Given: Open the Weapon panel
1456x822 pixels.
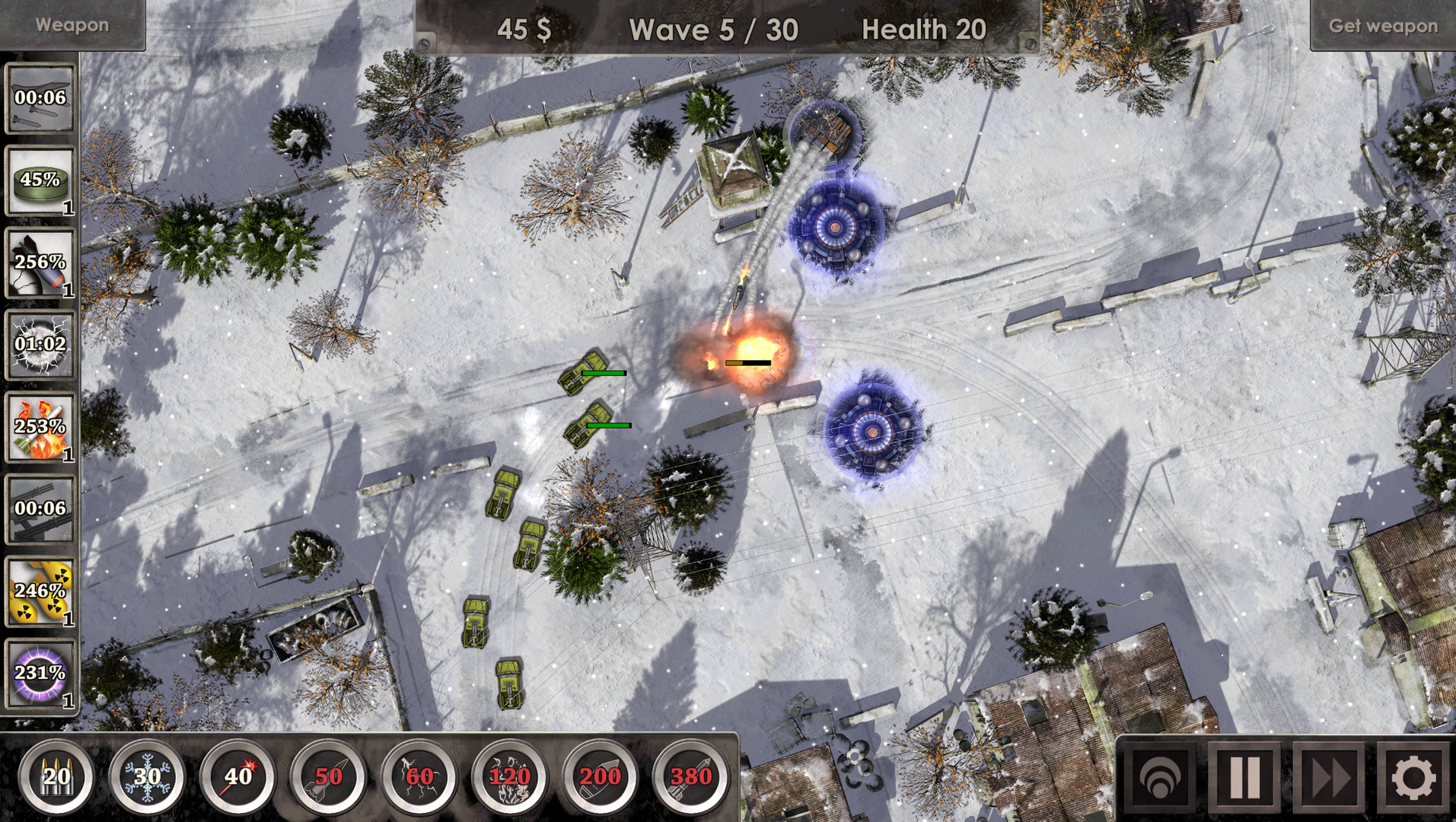Looking at the screenshot, I should [71, 24].
